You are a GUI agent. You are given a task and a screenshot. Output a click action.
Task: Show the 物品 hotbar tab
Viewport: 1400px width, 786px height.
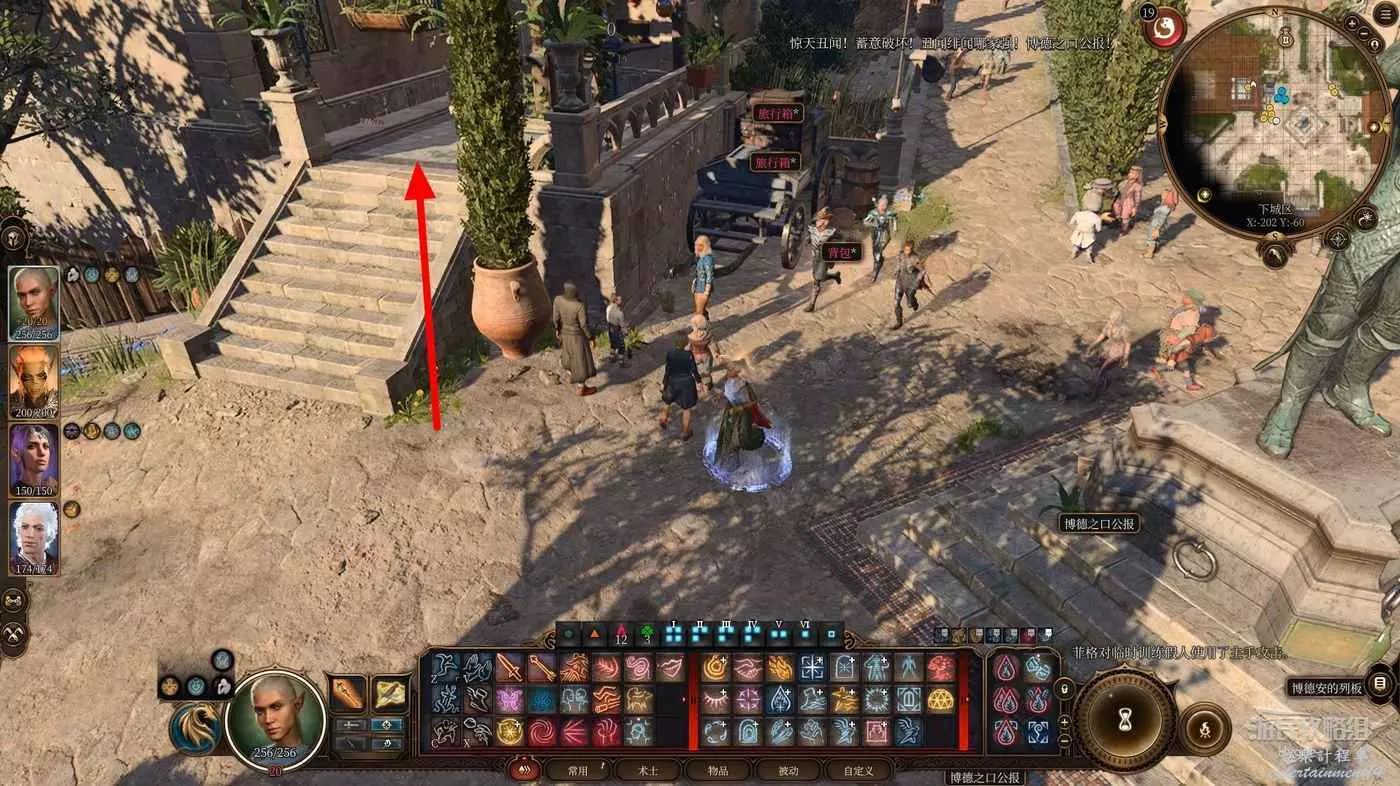tap(717, 770)
